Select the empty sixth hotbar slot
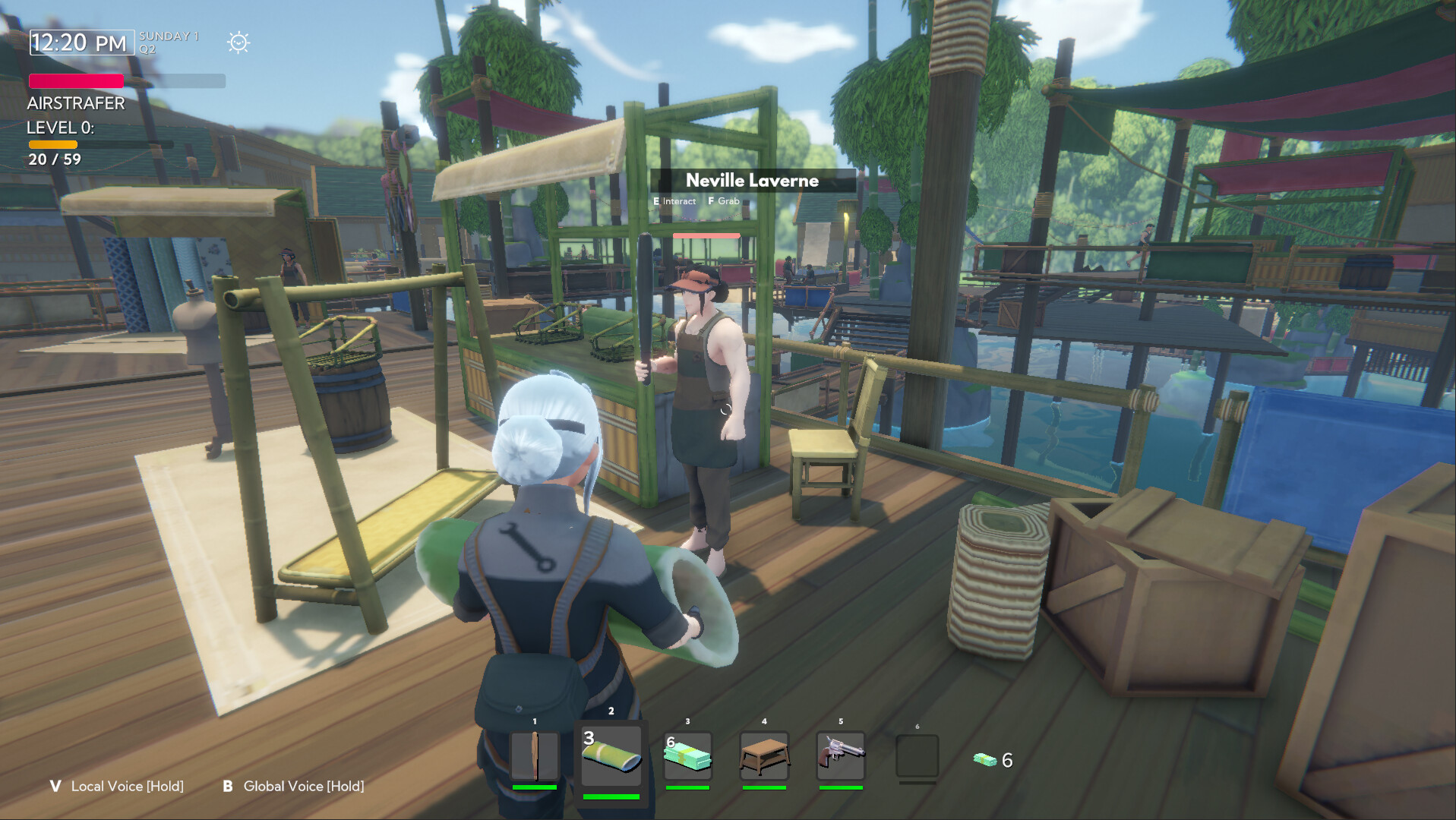 click(x=917, y=756)
